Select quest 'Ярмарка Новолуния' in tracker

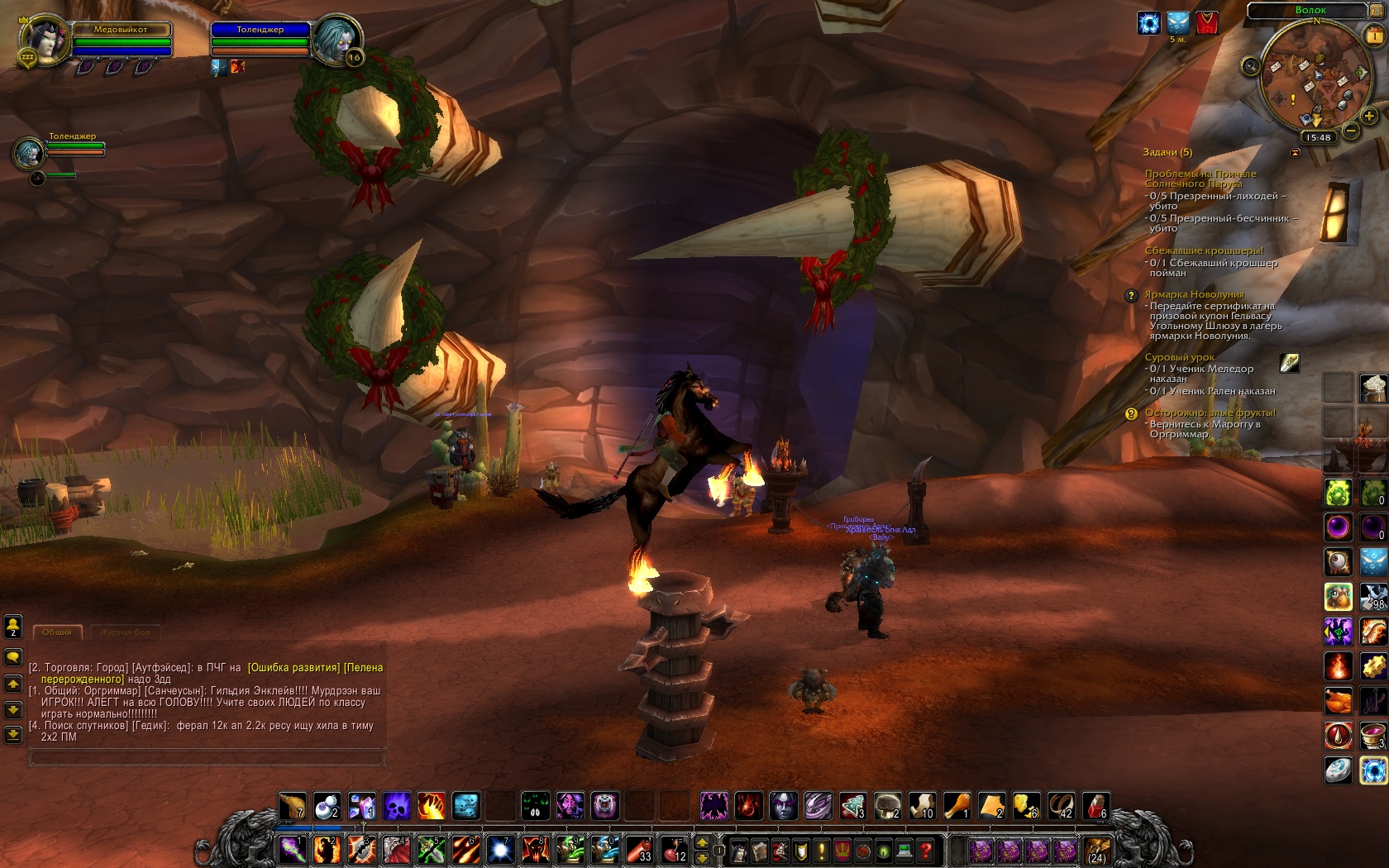[1194, 294]
